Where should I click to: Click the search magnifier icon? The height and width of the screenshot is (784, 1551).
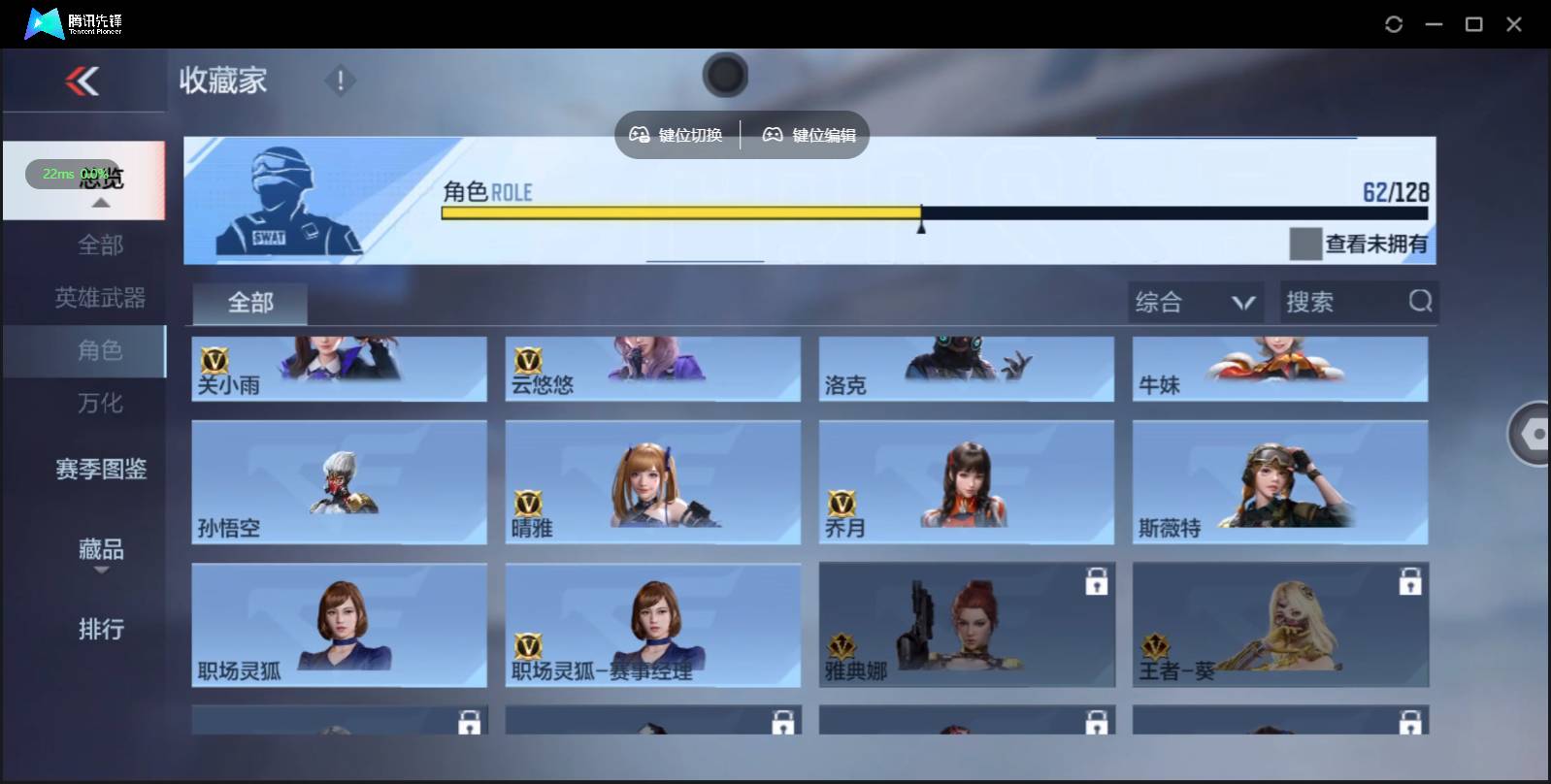(x=1420, y=302)
